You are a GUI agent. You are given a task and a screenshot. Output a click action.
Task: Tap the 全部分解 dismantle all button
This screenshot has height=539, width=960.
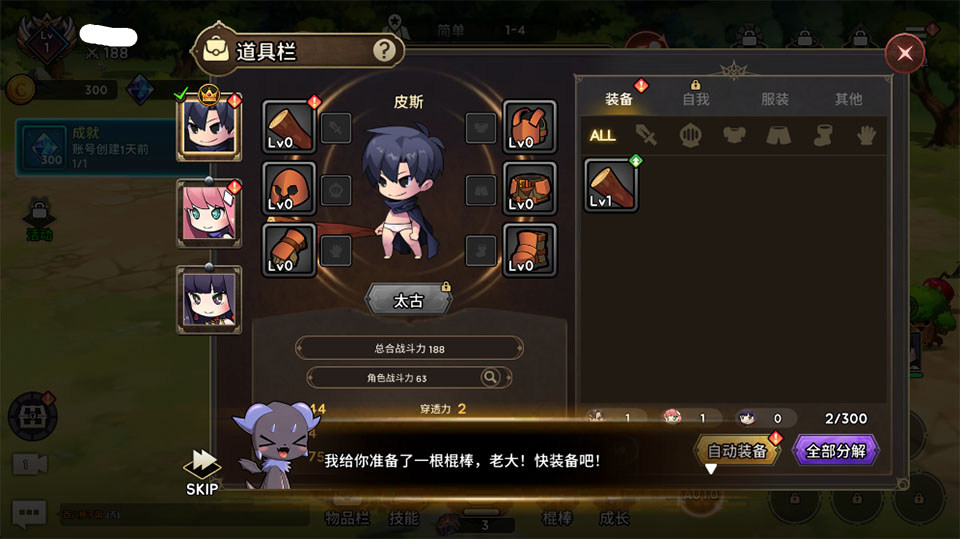835,451
